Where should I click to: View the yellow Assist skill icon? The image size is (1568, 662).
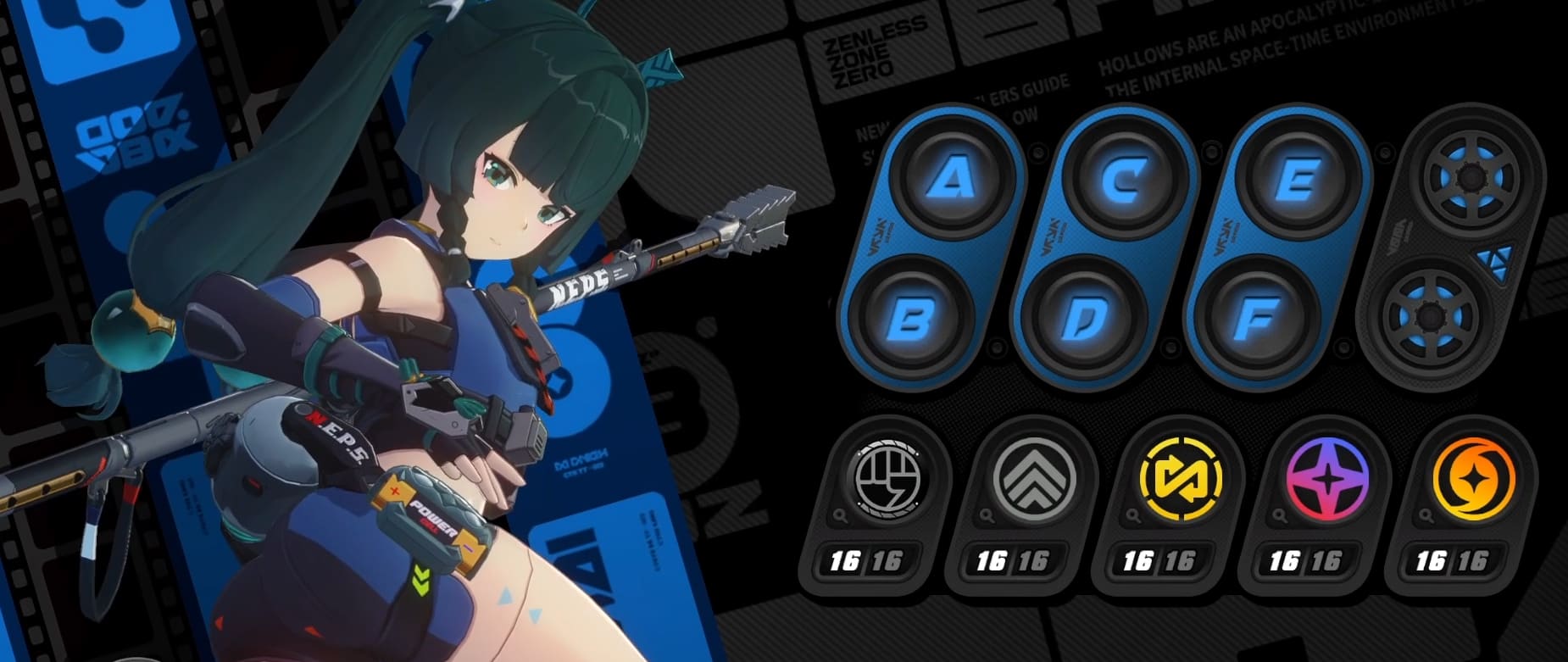point(1181,480)
